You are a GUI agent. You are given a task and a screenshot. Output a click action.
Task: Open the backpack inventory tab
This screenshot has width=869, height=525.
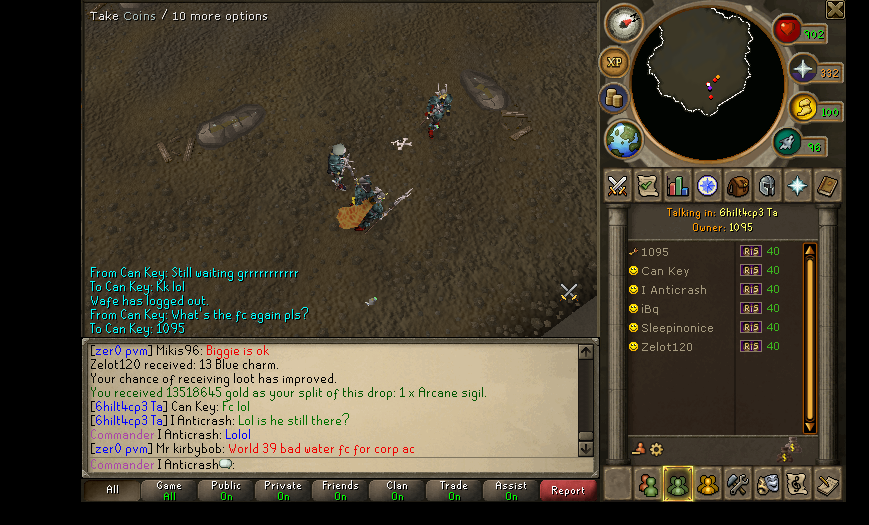[x=737, y=186]
